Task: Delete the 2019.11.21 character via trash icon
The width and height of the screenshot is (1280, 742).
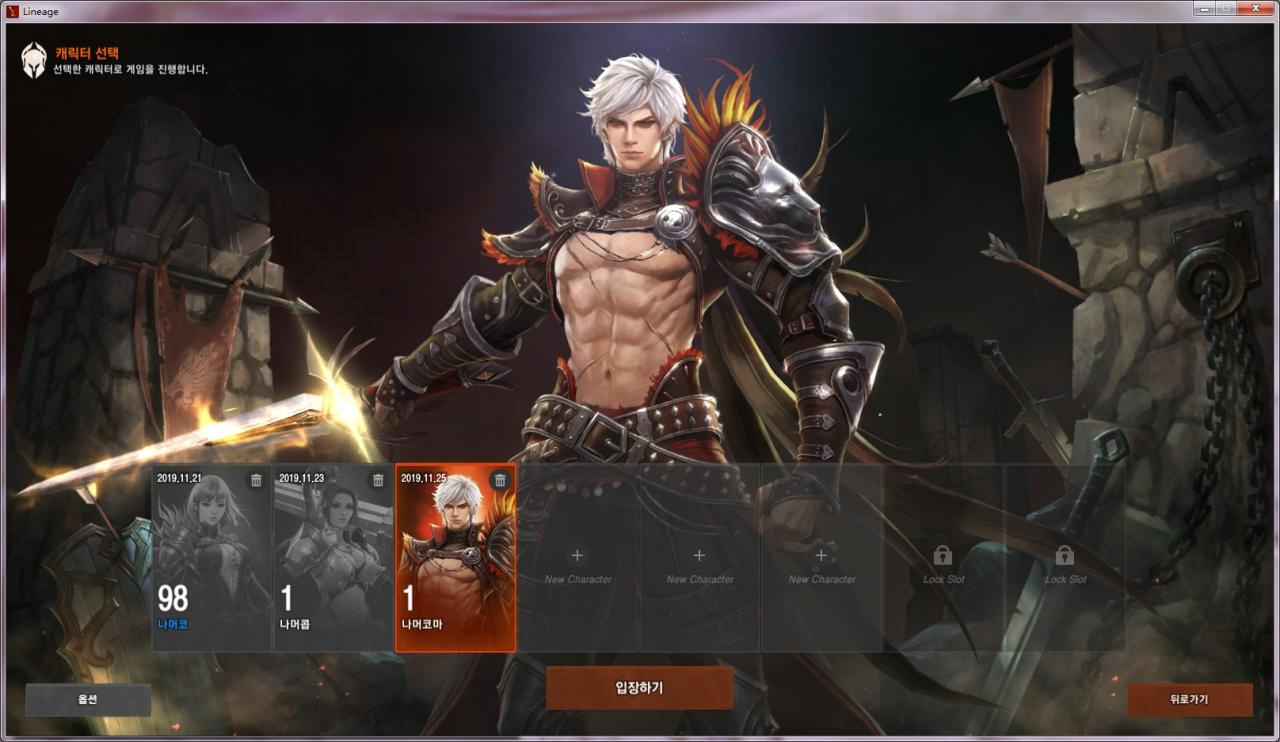Action: (256, 480)
